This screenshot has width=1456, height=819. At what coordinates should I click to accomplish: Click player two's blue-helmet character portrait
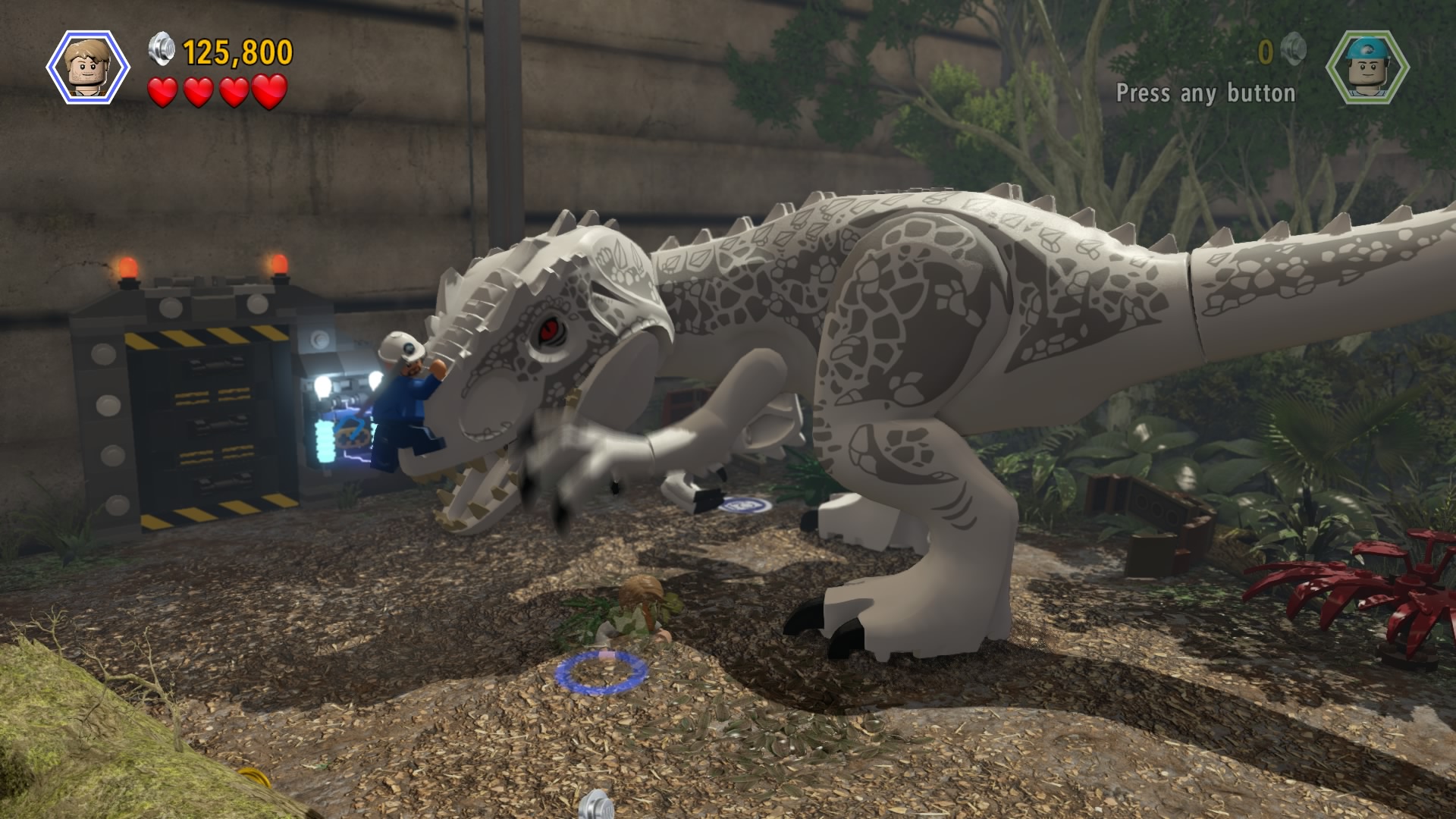pyautogui.click(x=1367, y=67)
